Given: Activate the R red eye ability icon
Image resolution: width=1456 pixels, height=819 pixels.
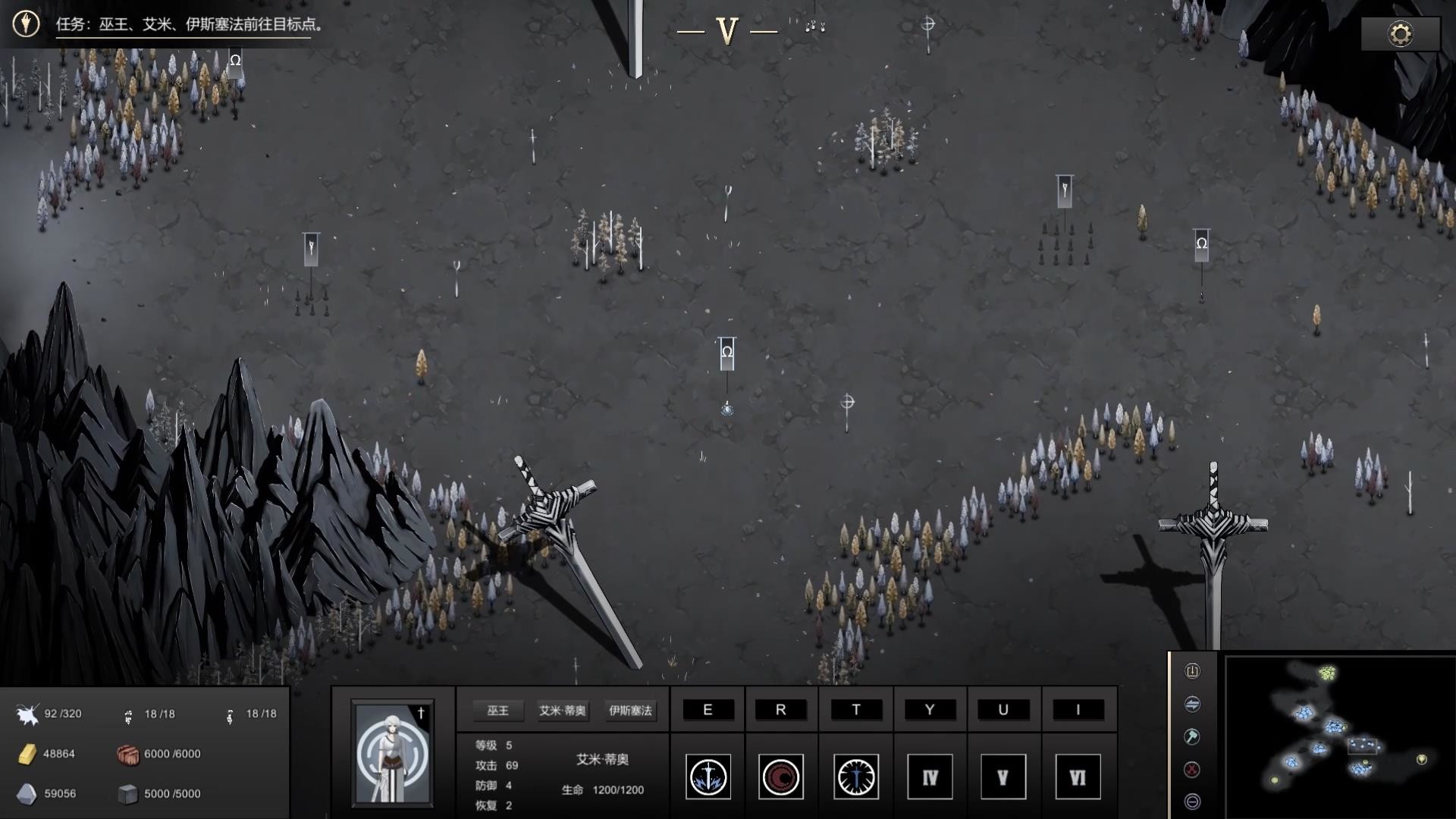Looking at the screenshot, I should [781, 777].
